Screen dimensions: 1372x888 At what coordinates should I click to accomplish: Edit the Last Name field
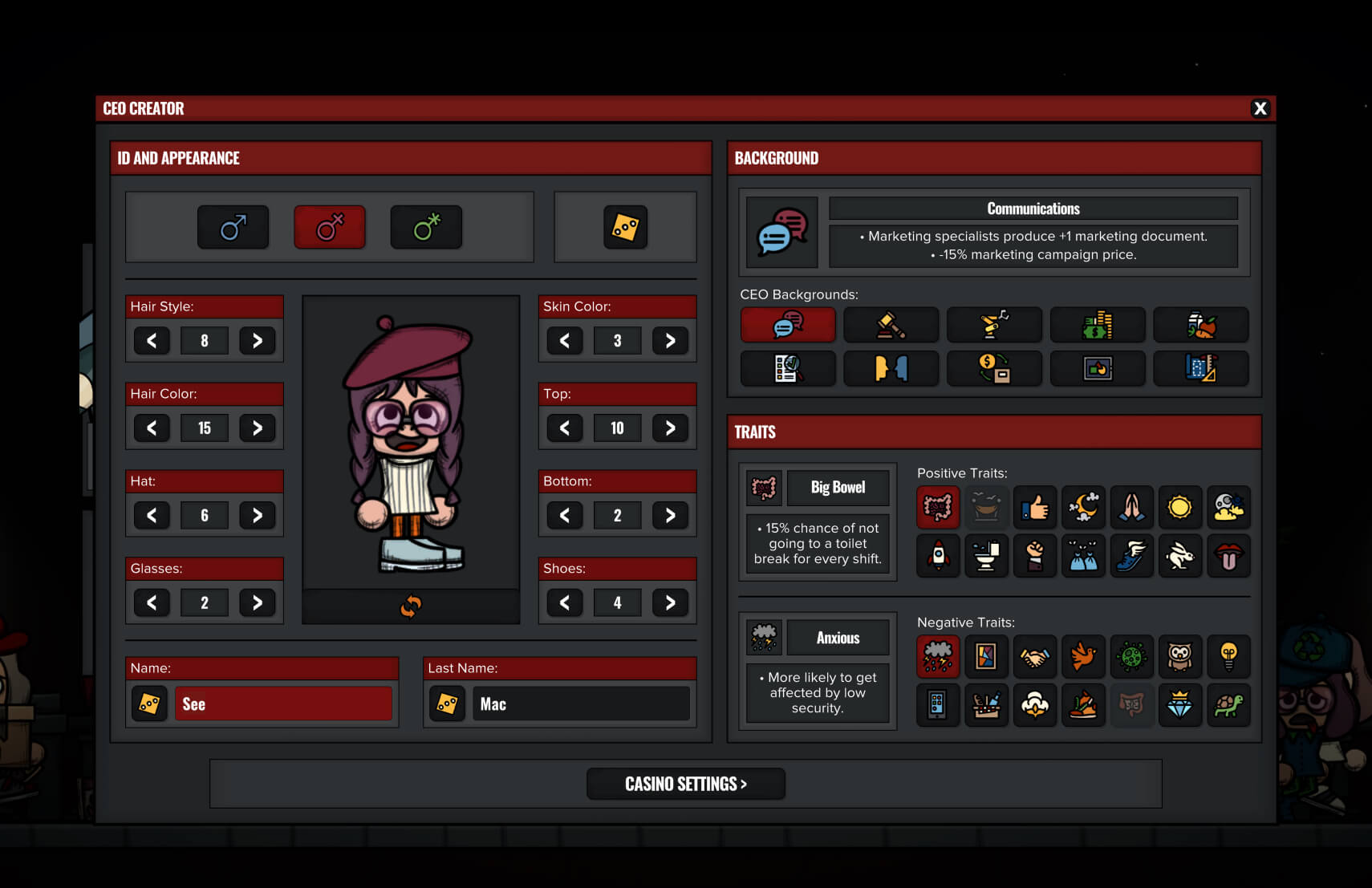tap(580, 704)
